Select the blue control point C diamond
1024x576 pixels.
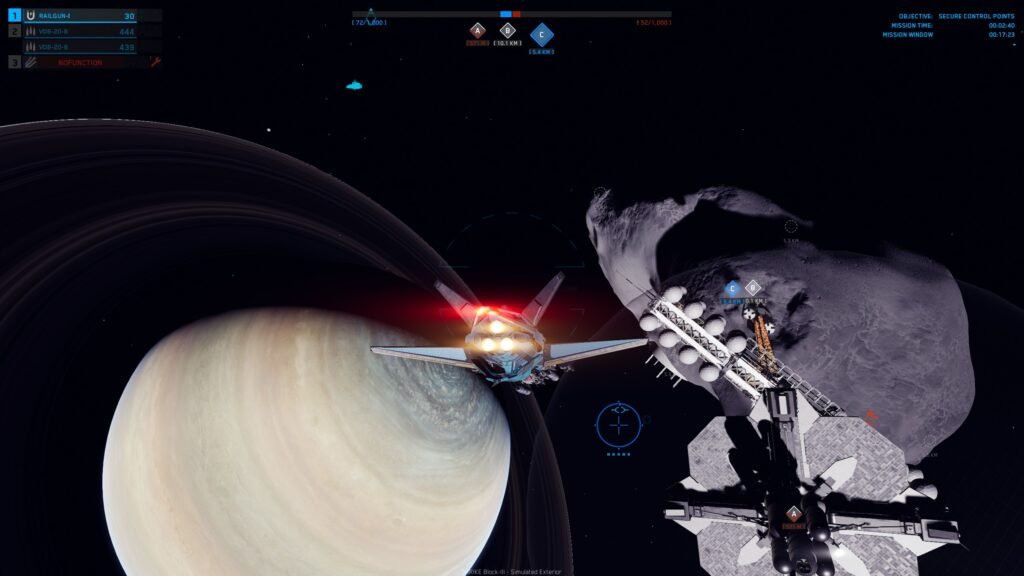tap(541, 35)
